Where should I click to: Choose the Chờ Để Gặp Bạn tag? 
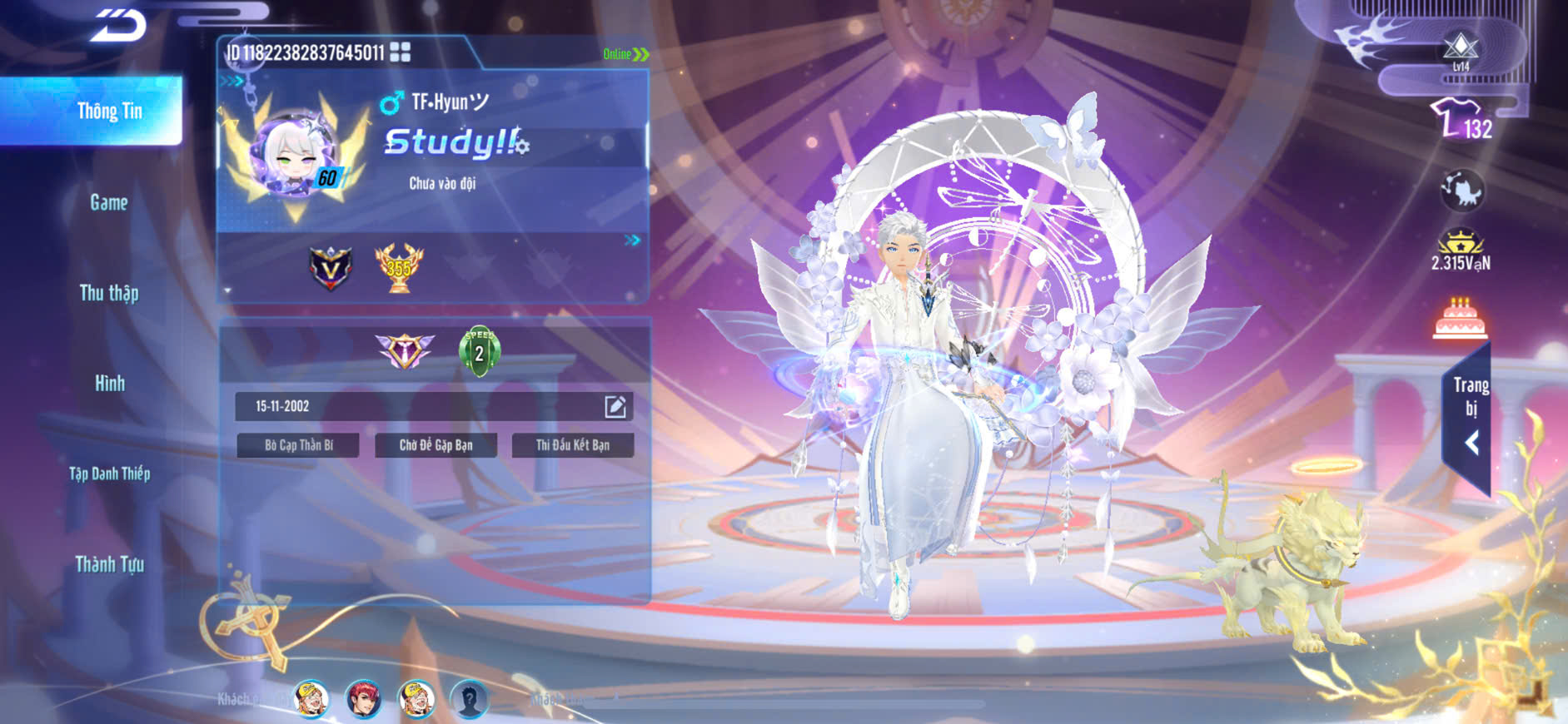[436, 445]
